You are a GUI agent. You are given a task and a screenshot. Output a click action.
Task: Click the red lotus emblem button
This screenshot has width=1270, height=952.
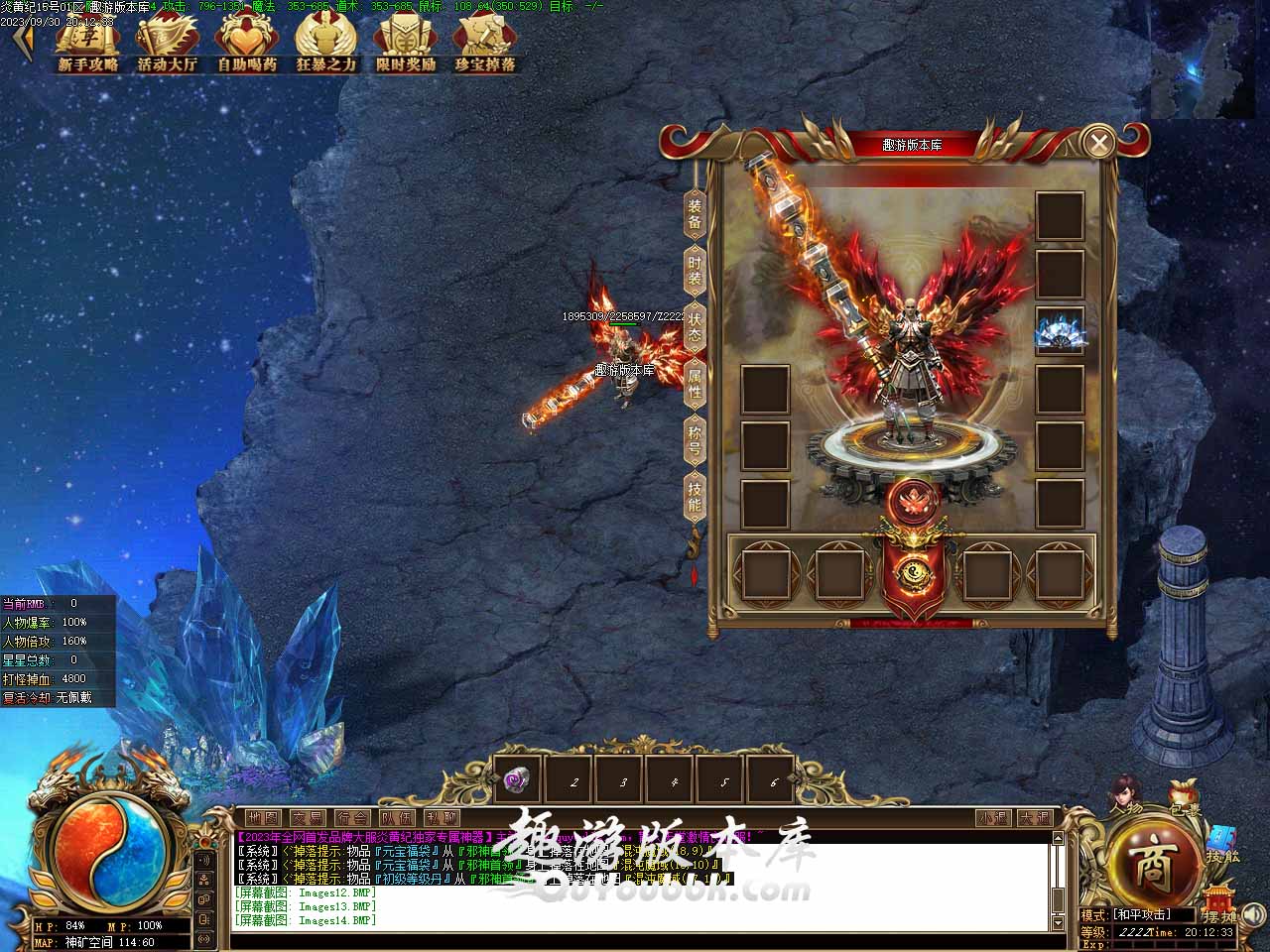[x=911, y=502]
